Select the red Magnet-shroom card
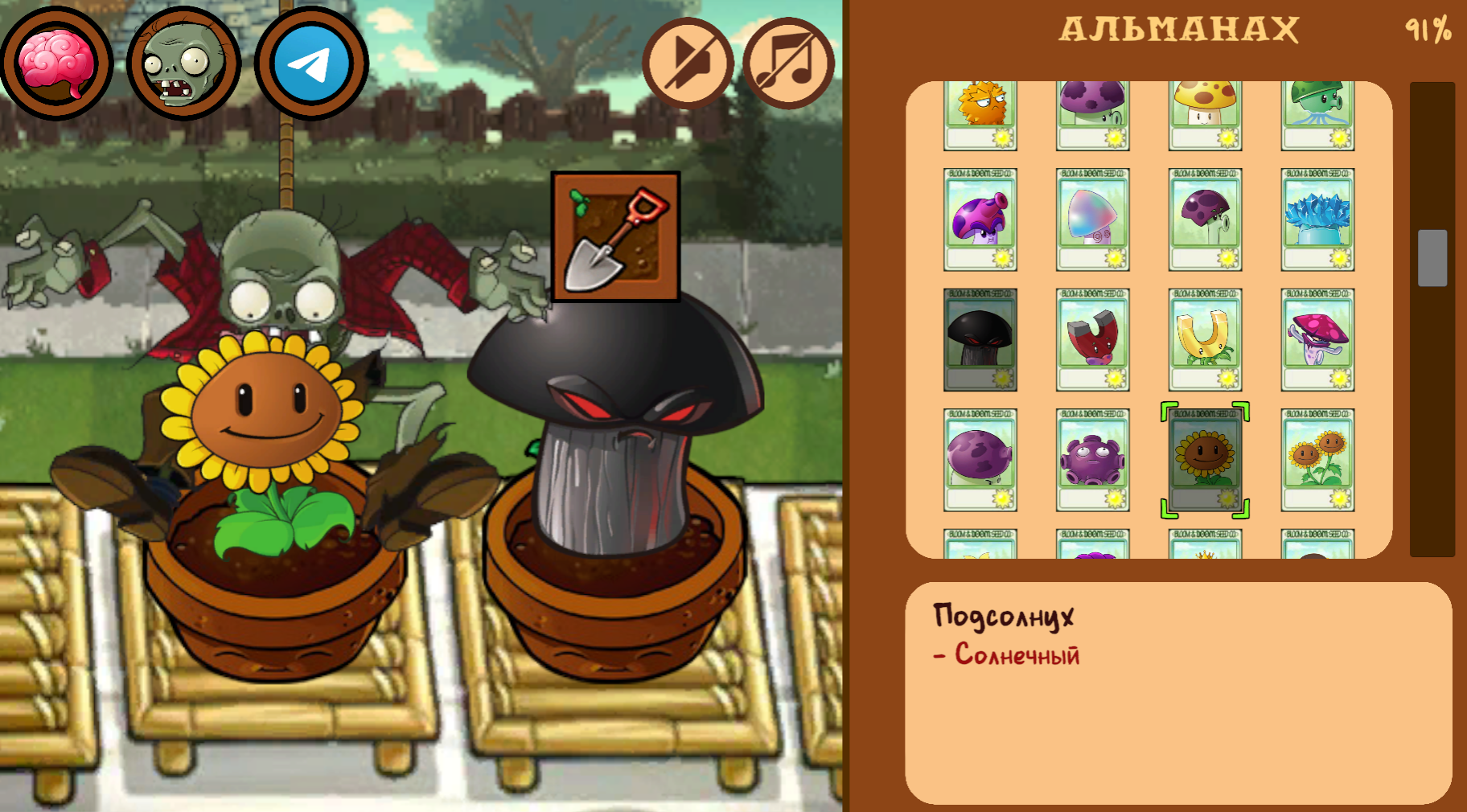 1092,338
